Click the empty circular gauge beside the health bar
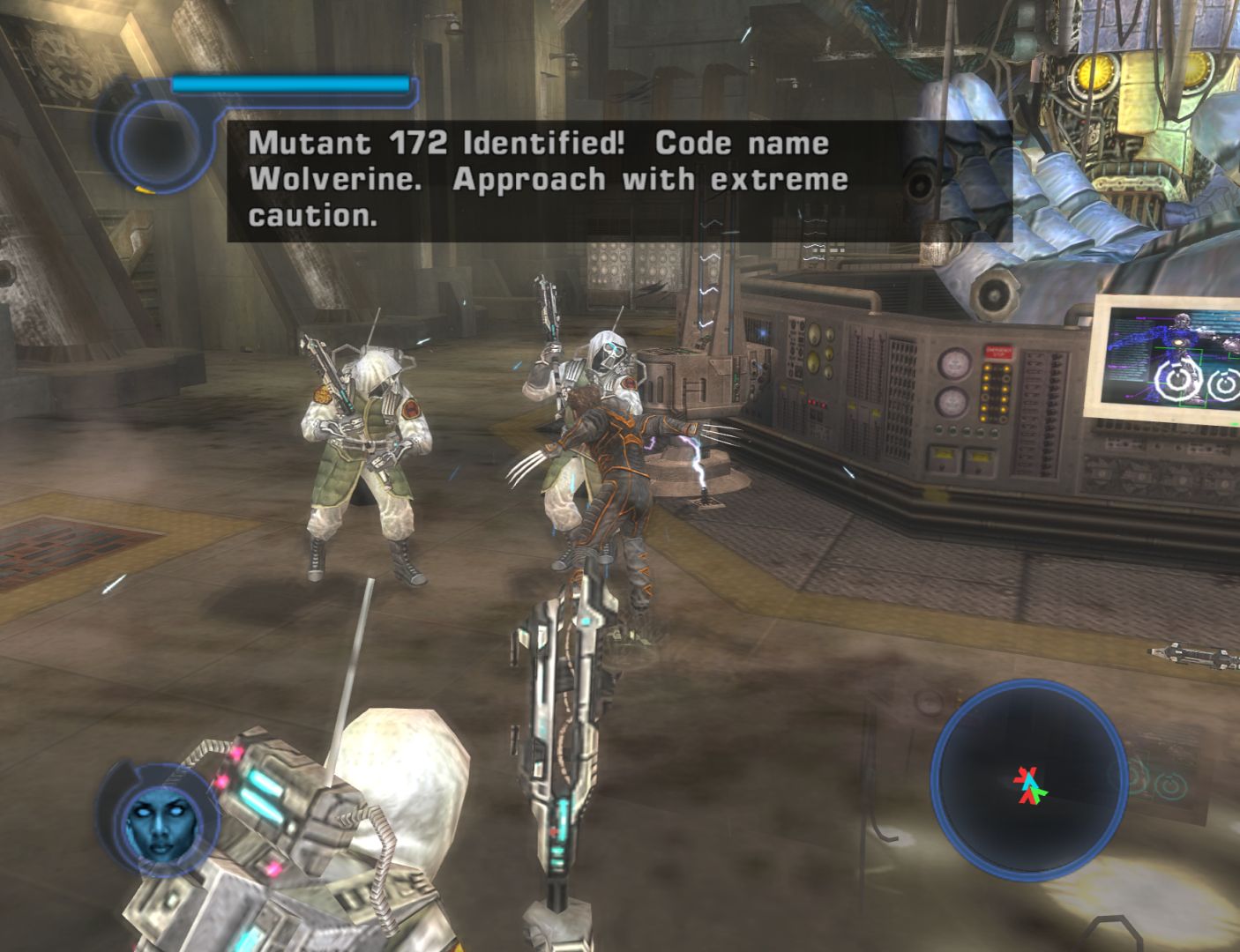The image size is (1240, 952). [155, 138]
